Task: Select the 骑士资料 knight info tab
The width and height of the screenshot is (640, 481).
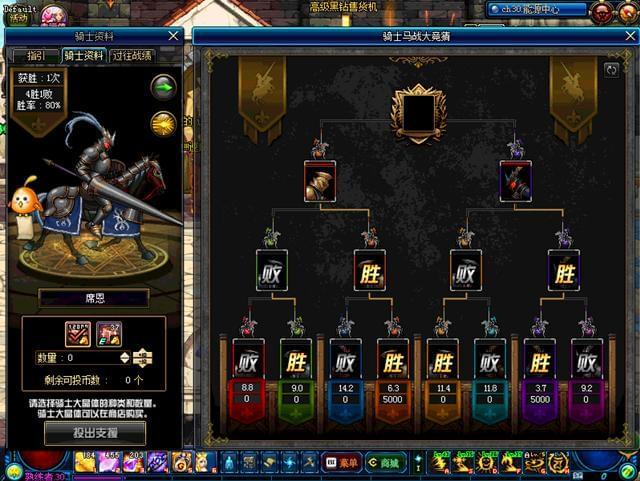Action: pos(83,56)
